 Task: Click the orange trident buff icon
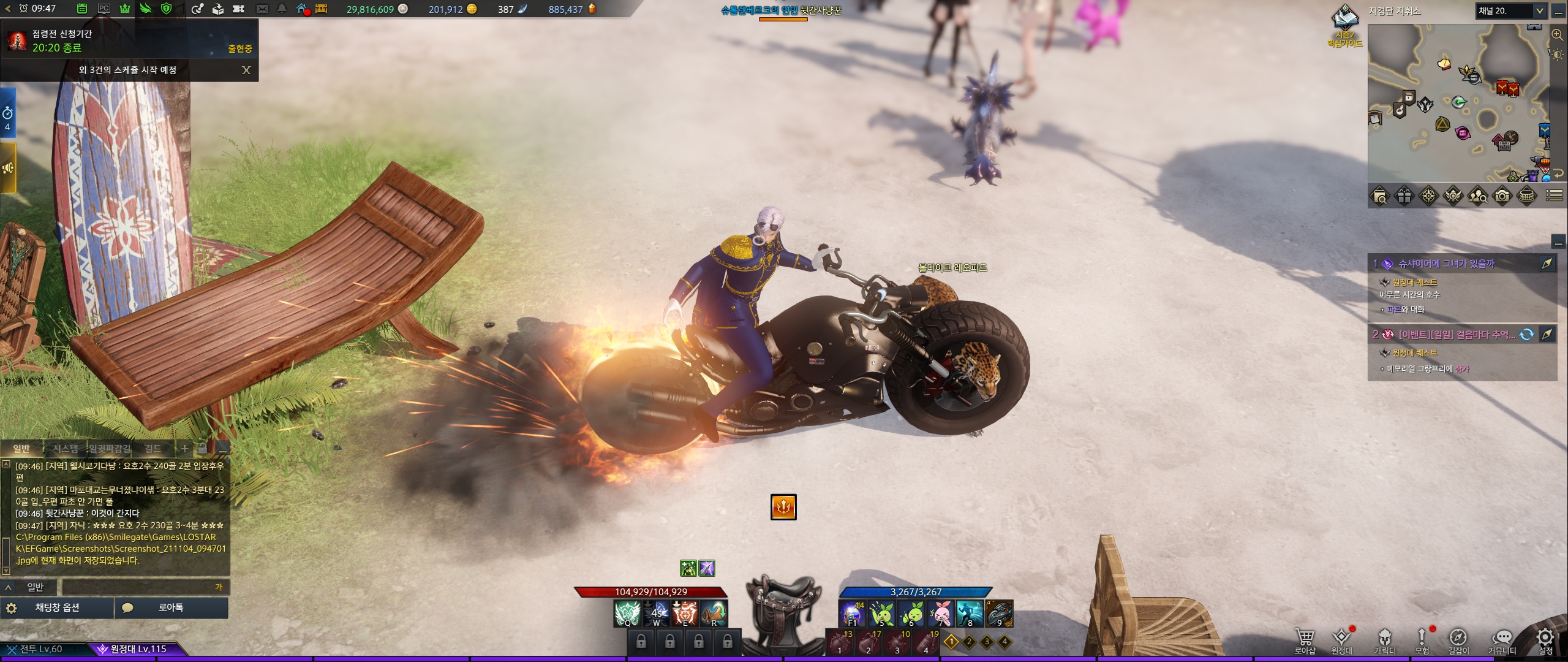[x=783, y=507]
